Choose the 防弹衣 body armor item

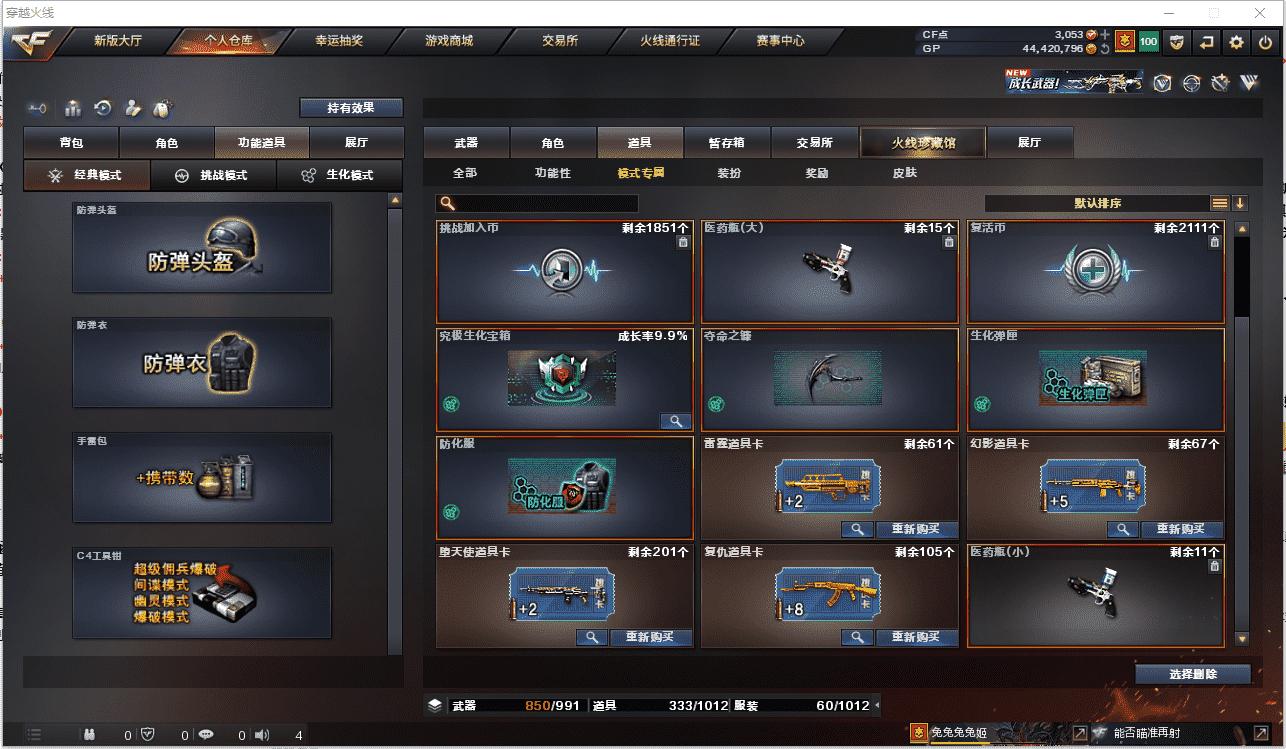[201, 362]
